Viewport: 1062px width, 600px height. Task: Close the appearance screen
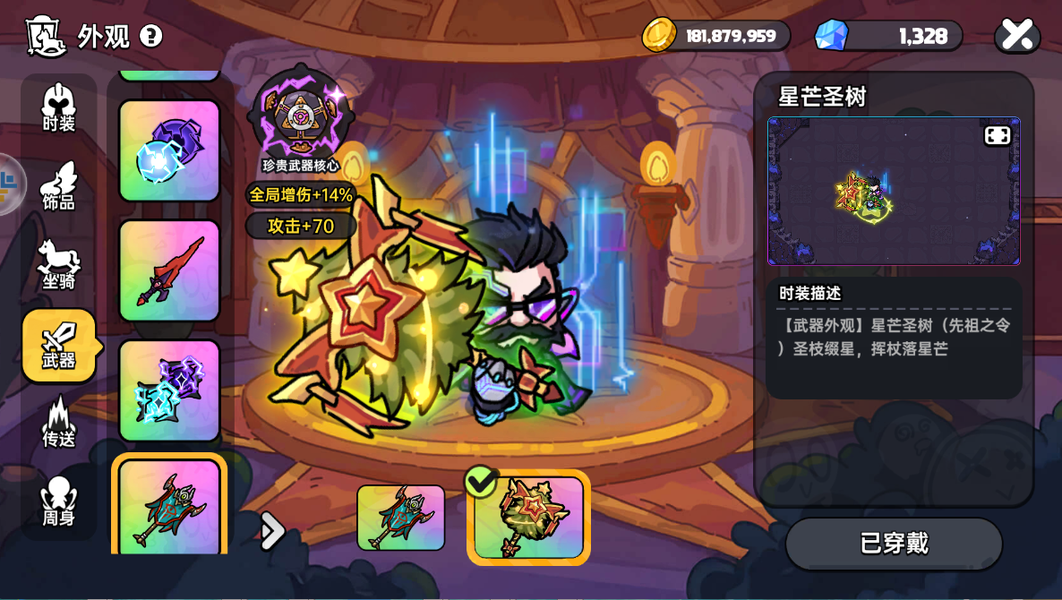(x=1017, y=35)
